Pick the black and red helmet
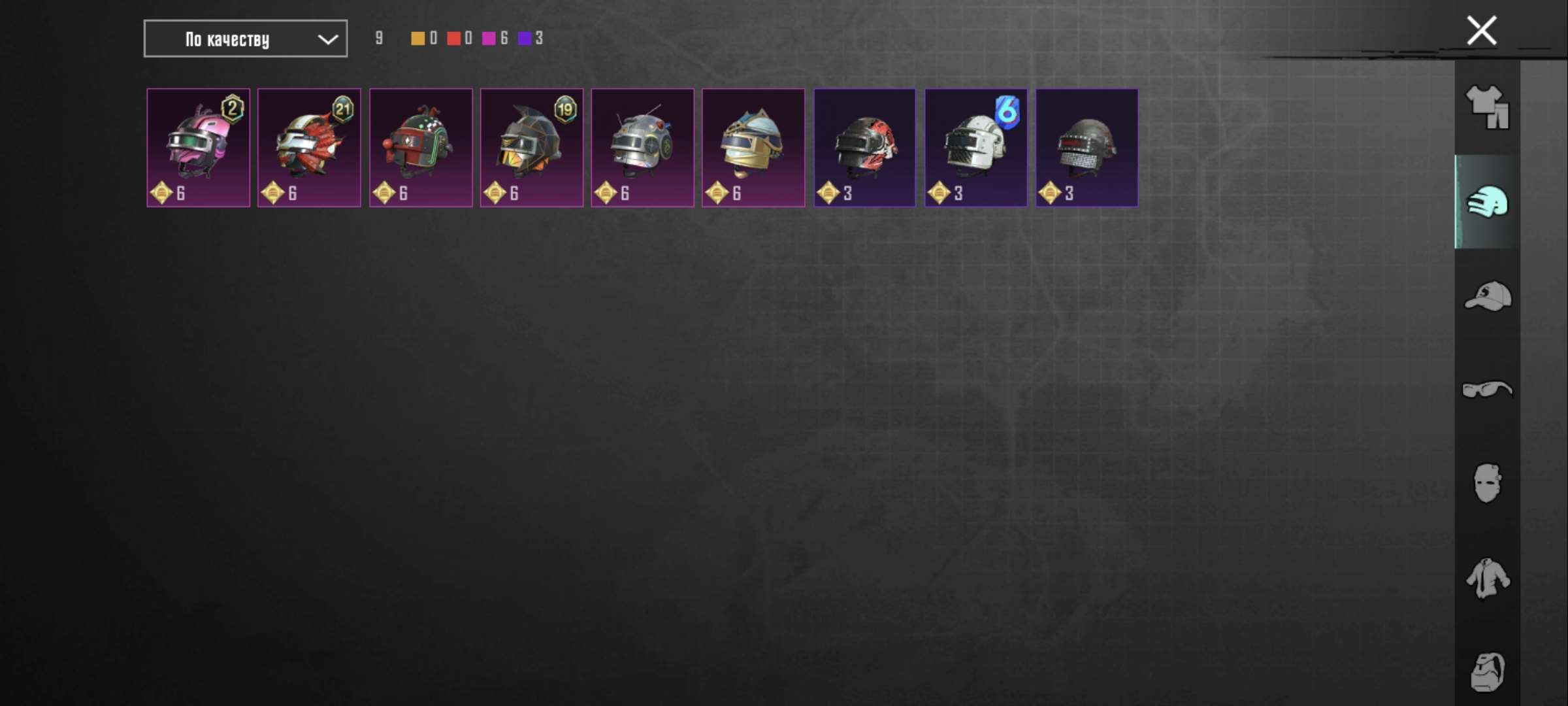Viewport: 1568px width, 706px height. 864,148
